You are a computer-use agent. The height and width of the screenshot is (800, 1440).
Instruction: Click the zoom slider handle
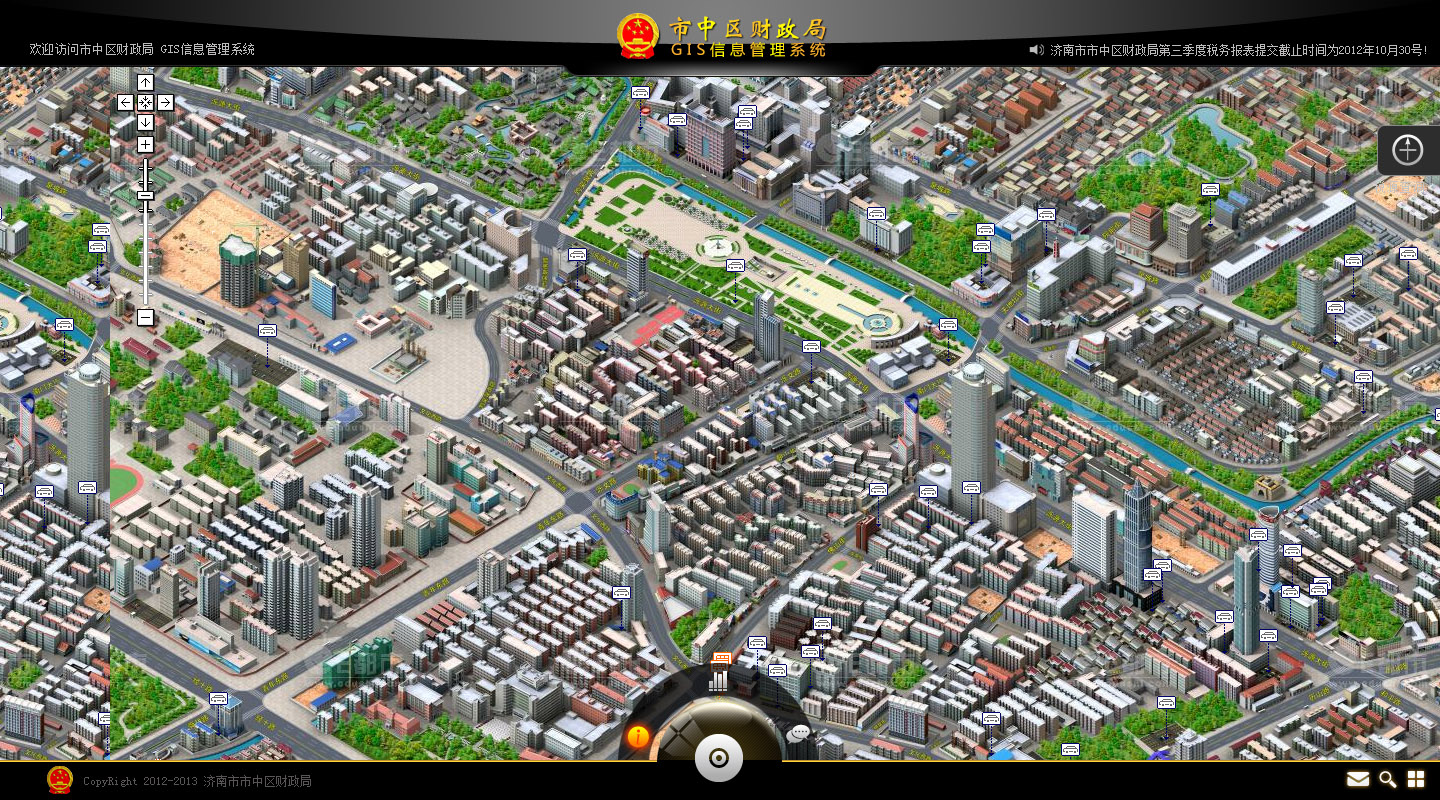145,195
